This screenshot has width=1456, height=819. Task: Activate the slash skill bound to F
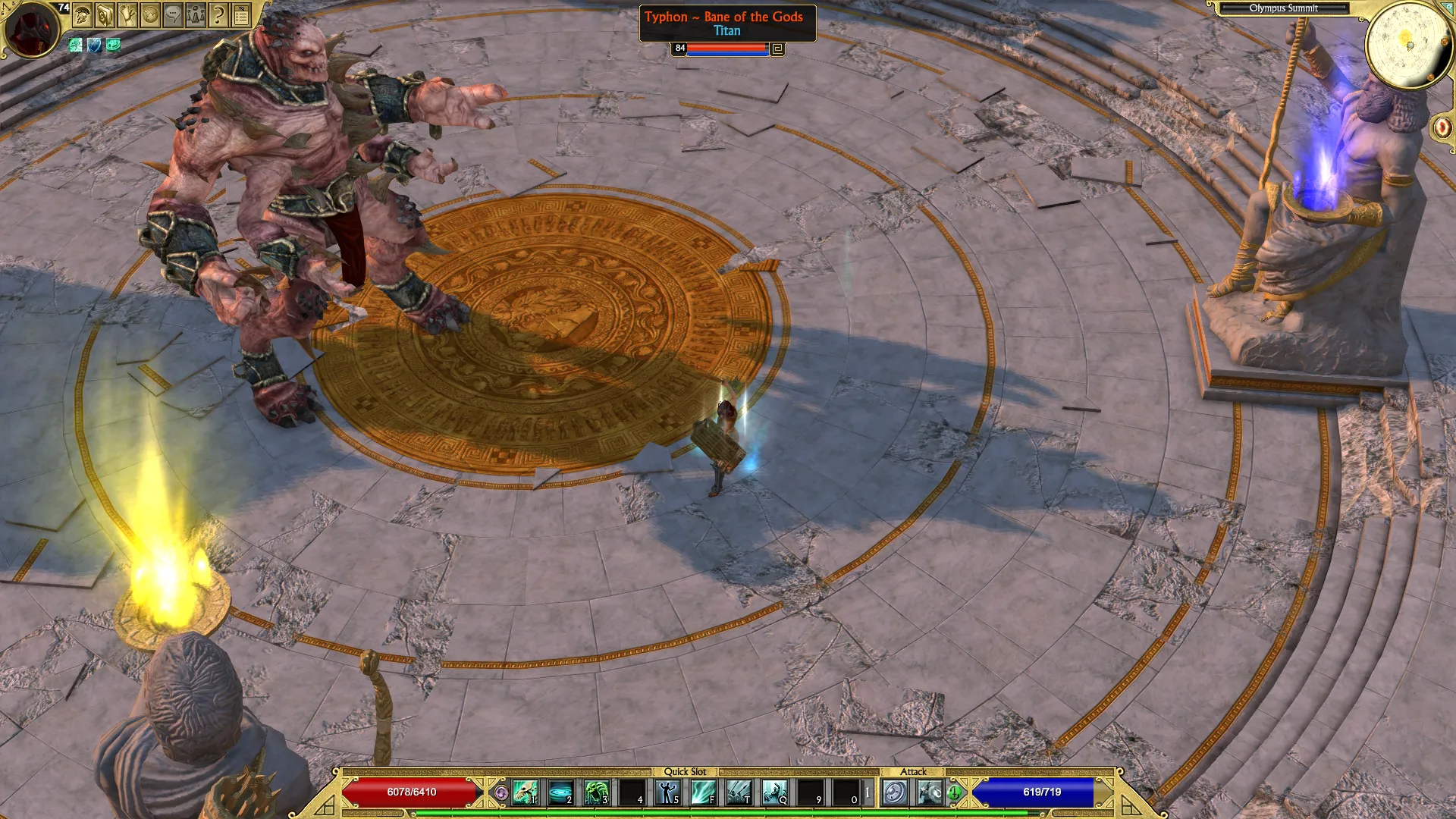(703, 792)
